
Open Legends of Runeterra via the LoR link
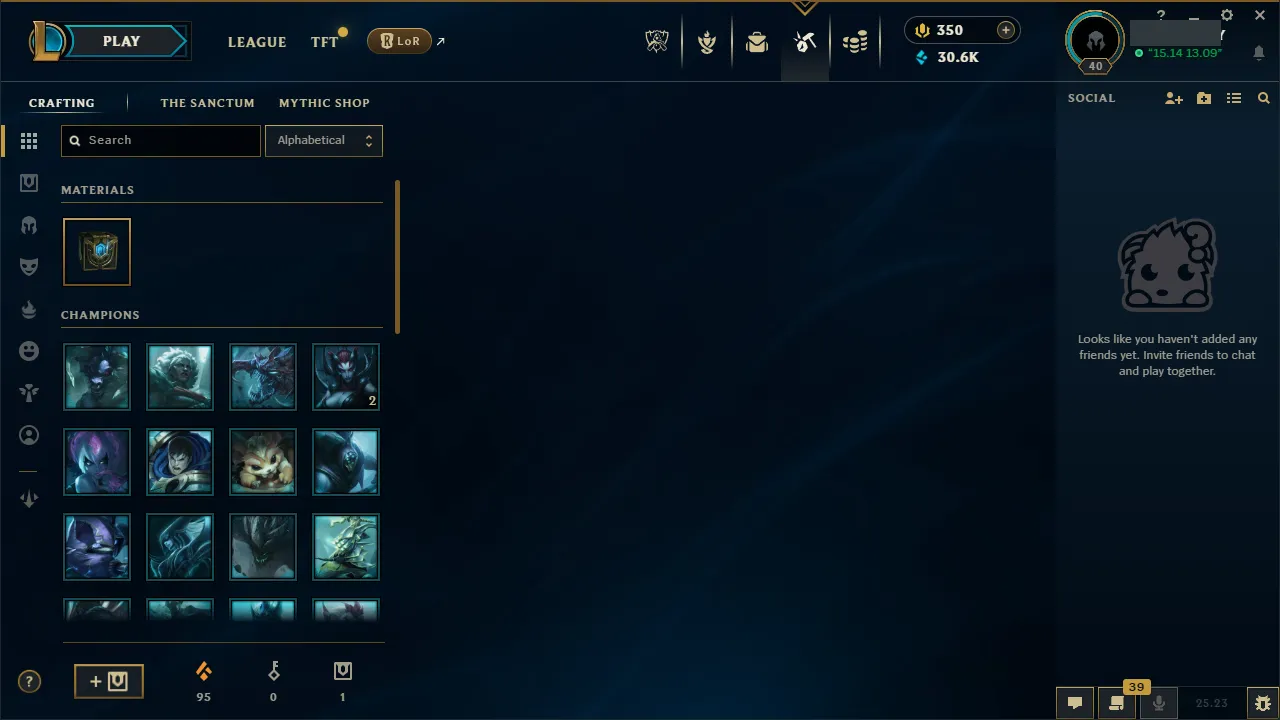pos(400,41)
